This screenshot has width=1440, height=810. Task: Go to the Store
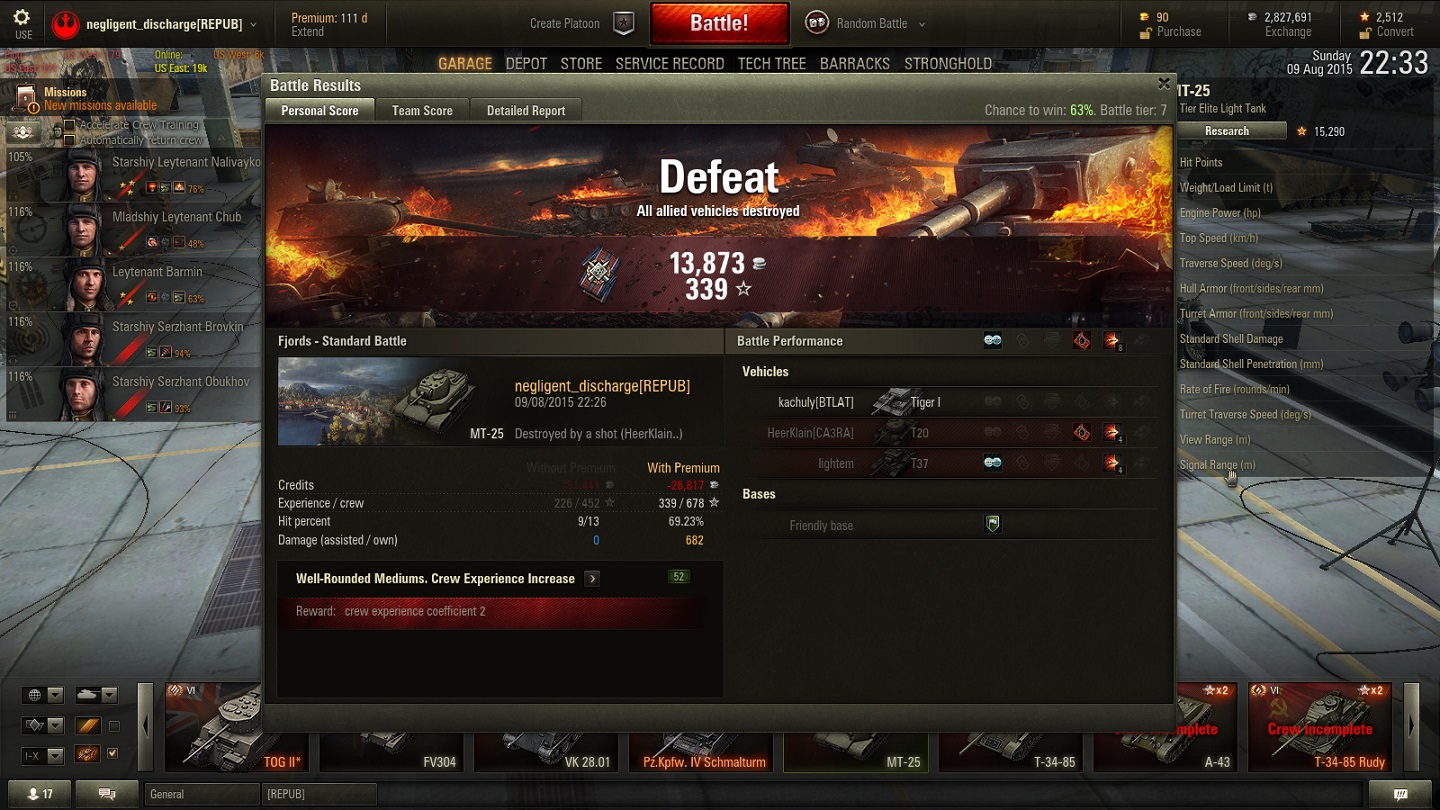(581, 64)
